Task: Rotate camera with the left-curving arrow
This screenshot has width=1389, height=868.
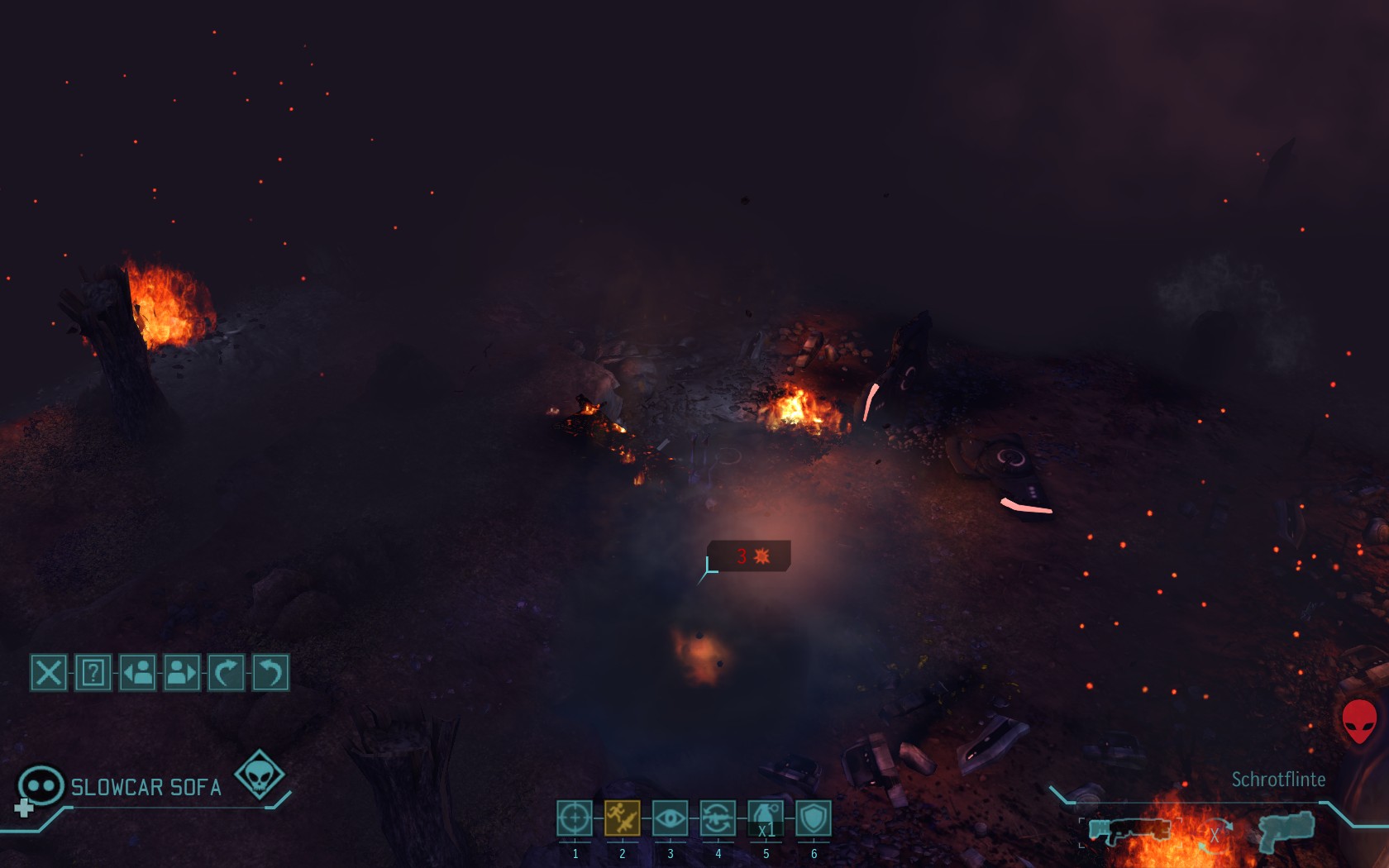Action: pos(270,672)
